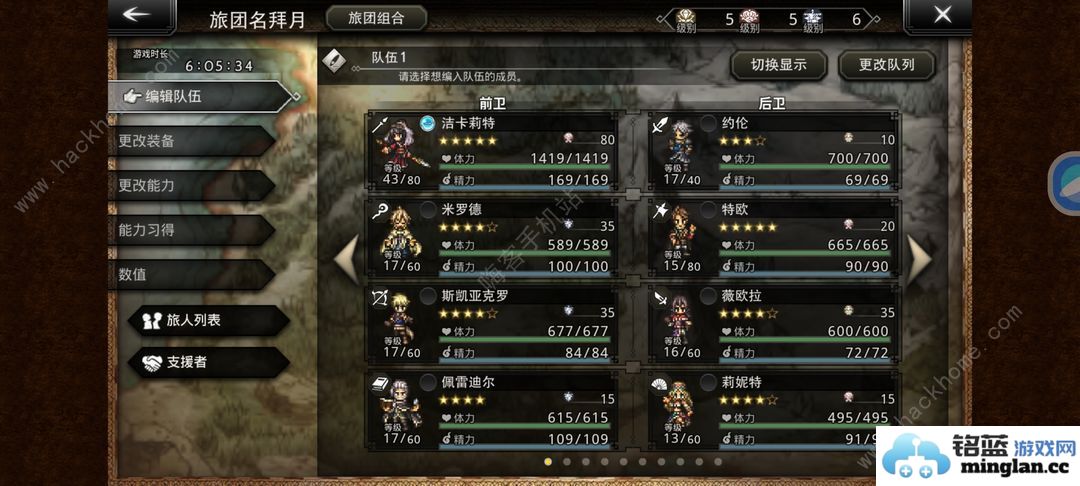This screenshot has width=1080, height=486.
Task: Open the 旅团组合 tab
Action: point(376,18)
